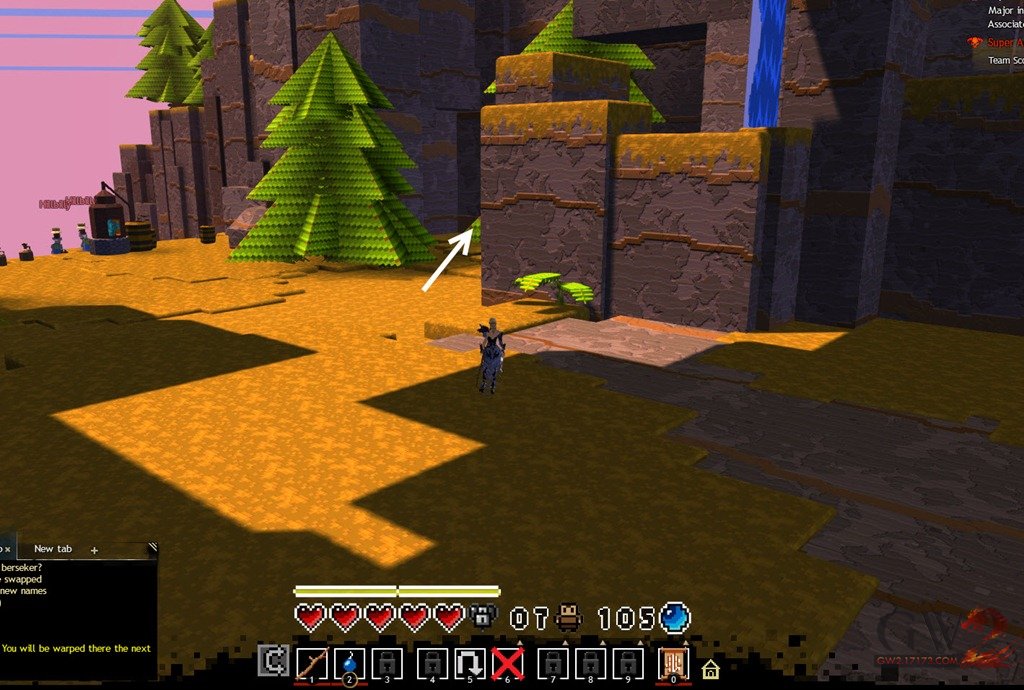Switch to the "New tab" chat tab

pyautogui.click(x=52, y=549)
